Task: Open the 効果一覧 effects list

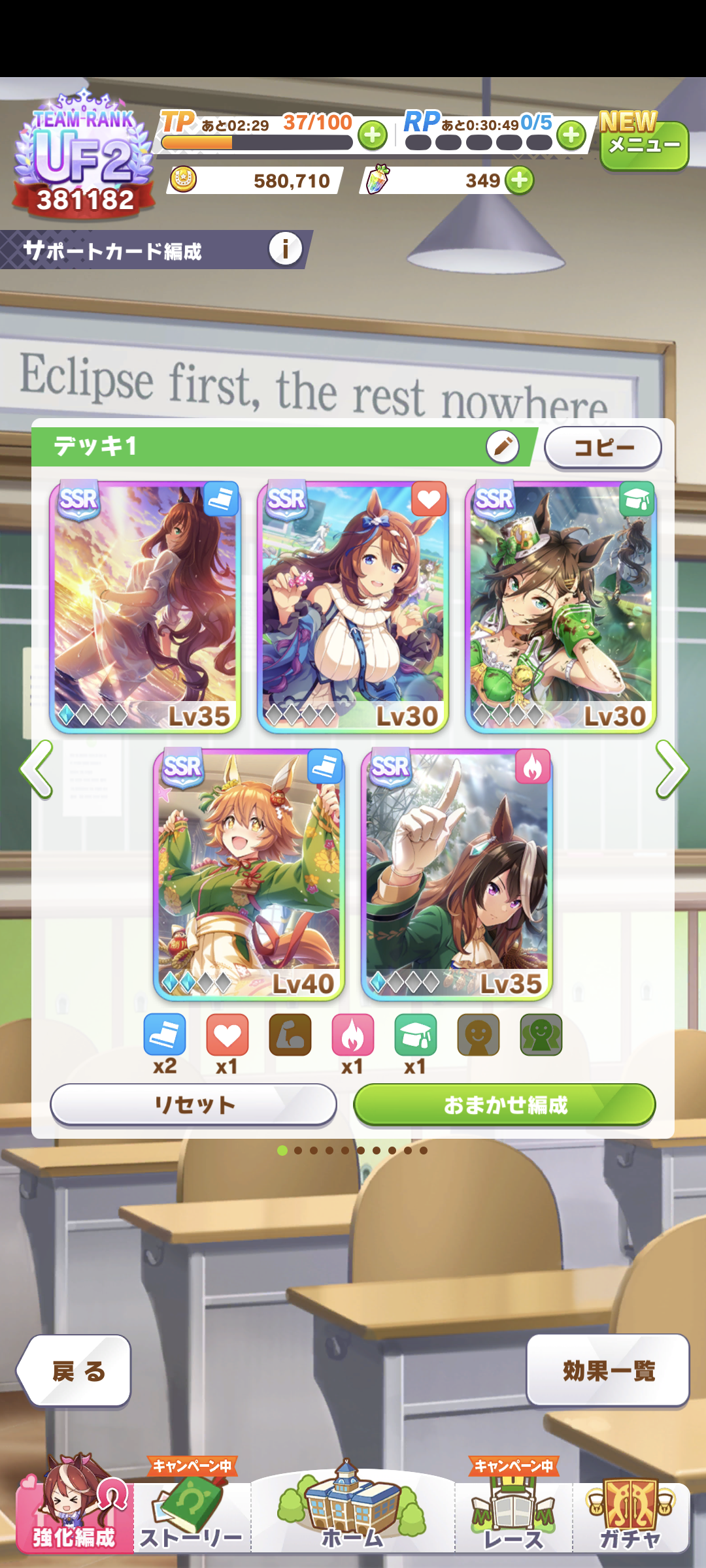Action: (x=608, y=1371)
